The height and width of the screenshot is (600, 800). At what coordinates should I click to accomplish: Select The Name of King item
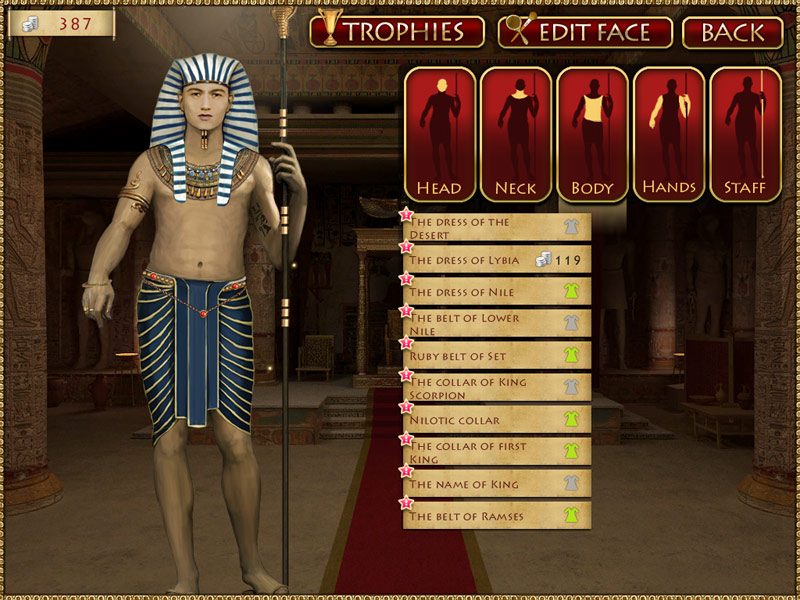pyautogui.click(x=497, y=484)
